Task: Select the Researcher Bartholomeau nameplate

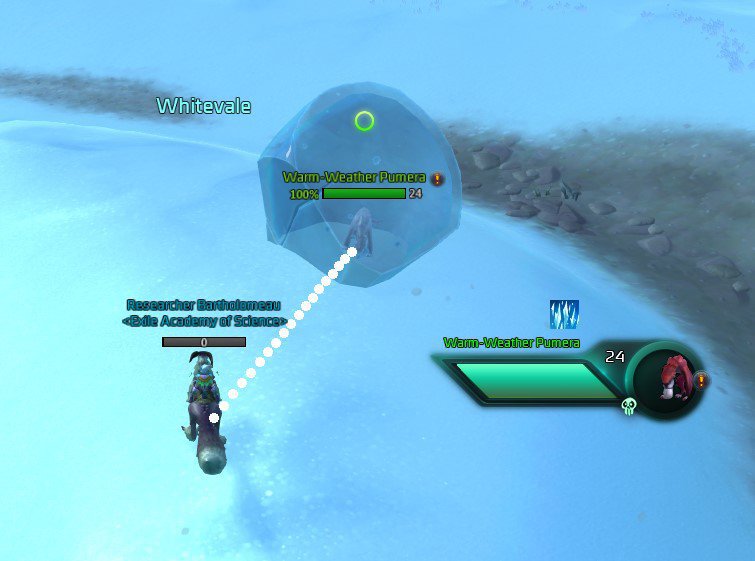Action: [206, 305]
